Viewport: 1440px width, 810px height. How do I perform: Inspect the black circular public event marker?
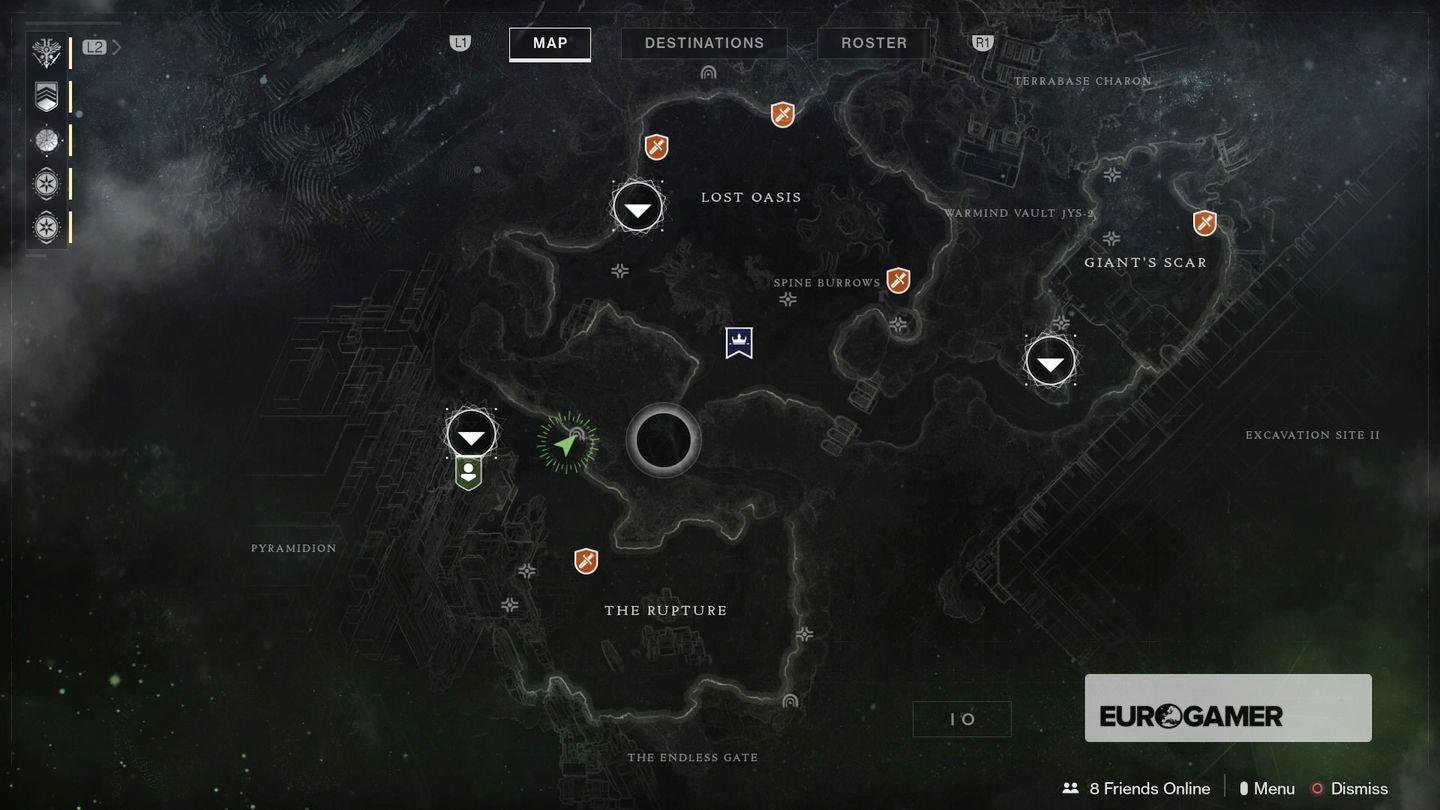(663, 441)
